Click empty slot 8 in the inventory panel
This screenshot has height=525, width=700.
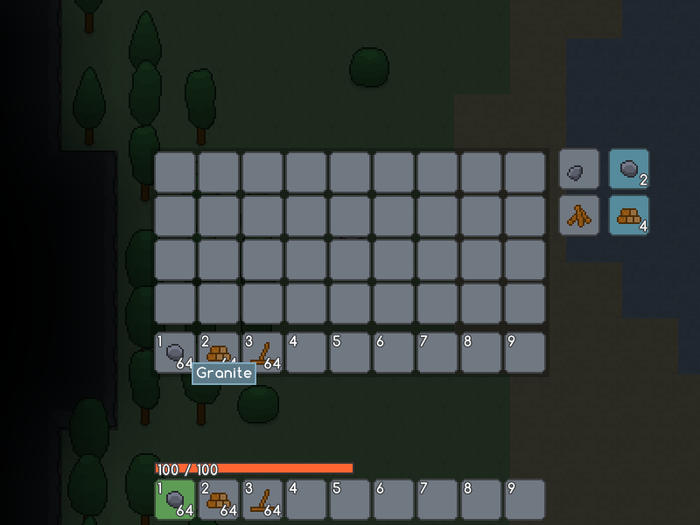pos(481,352)
